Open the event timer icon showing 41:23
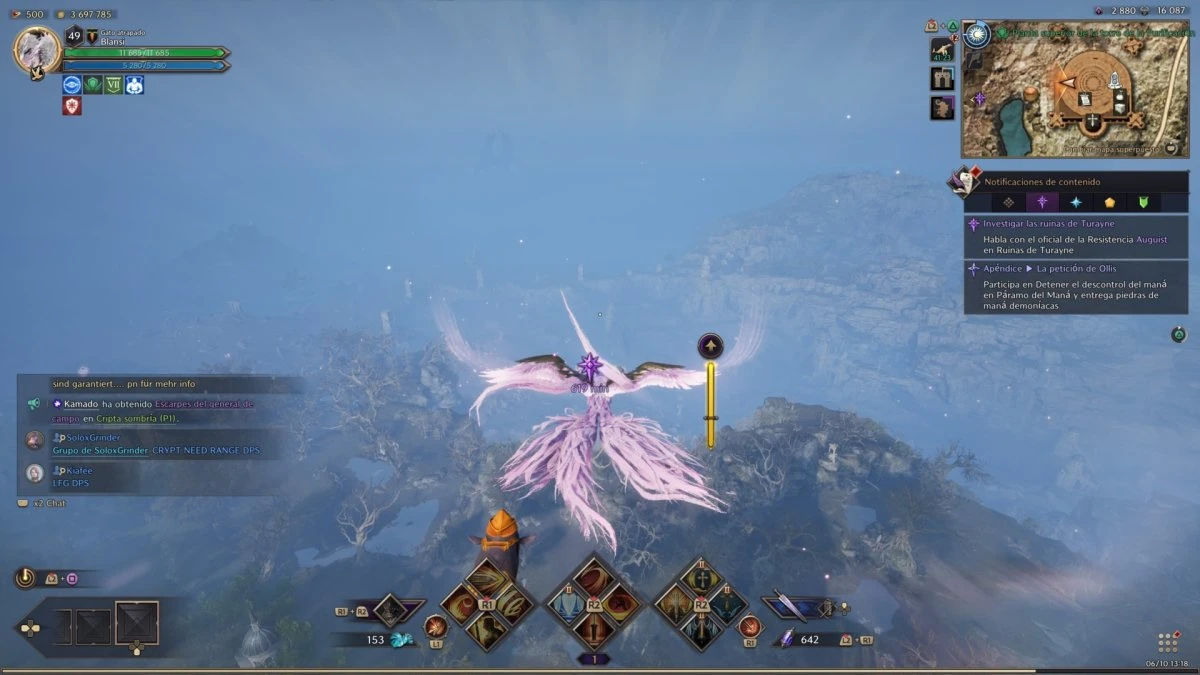 click(x=942, y=50)
